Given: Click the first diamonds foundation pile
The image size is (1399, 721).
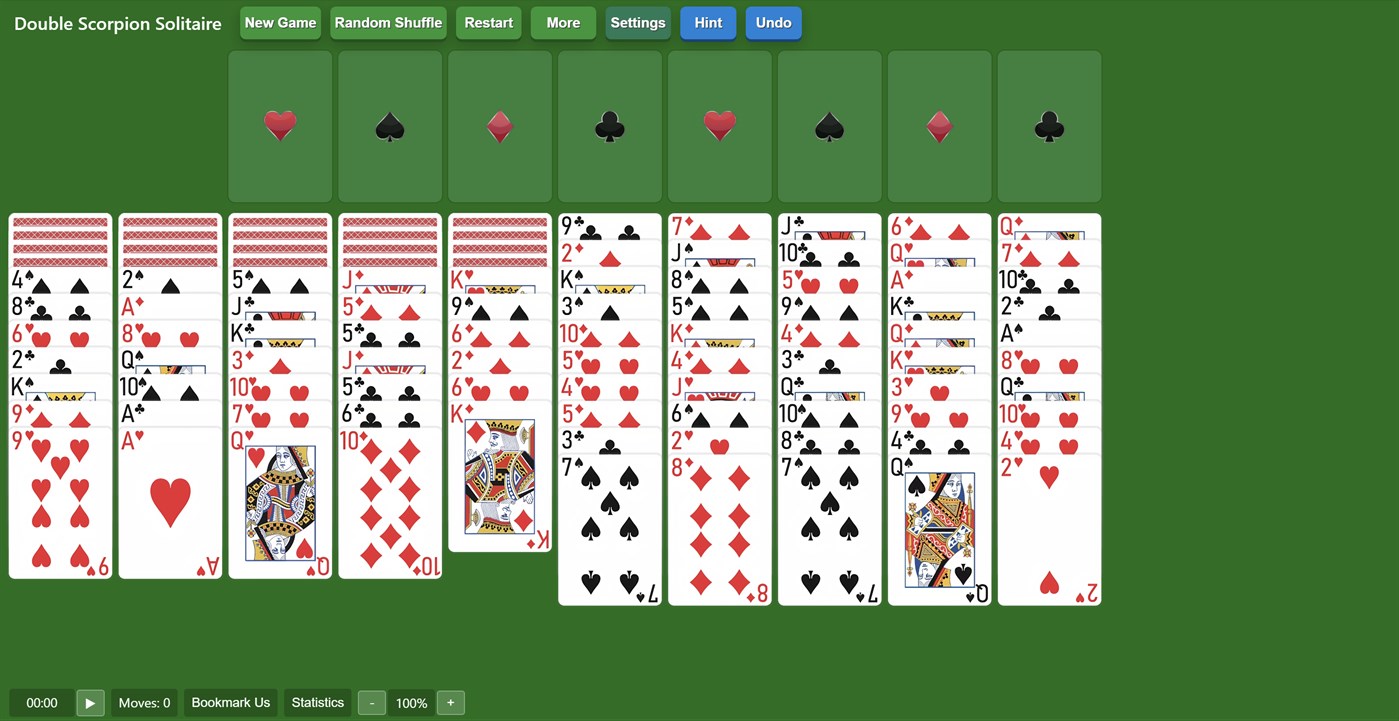Looking at the screenshot, I should pos(500,127).
